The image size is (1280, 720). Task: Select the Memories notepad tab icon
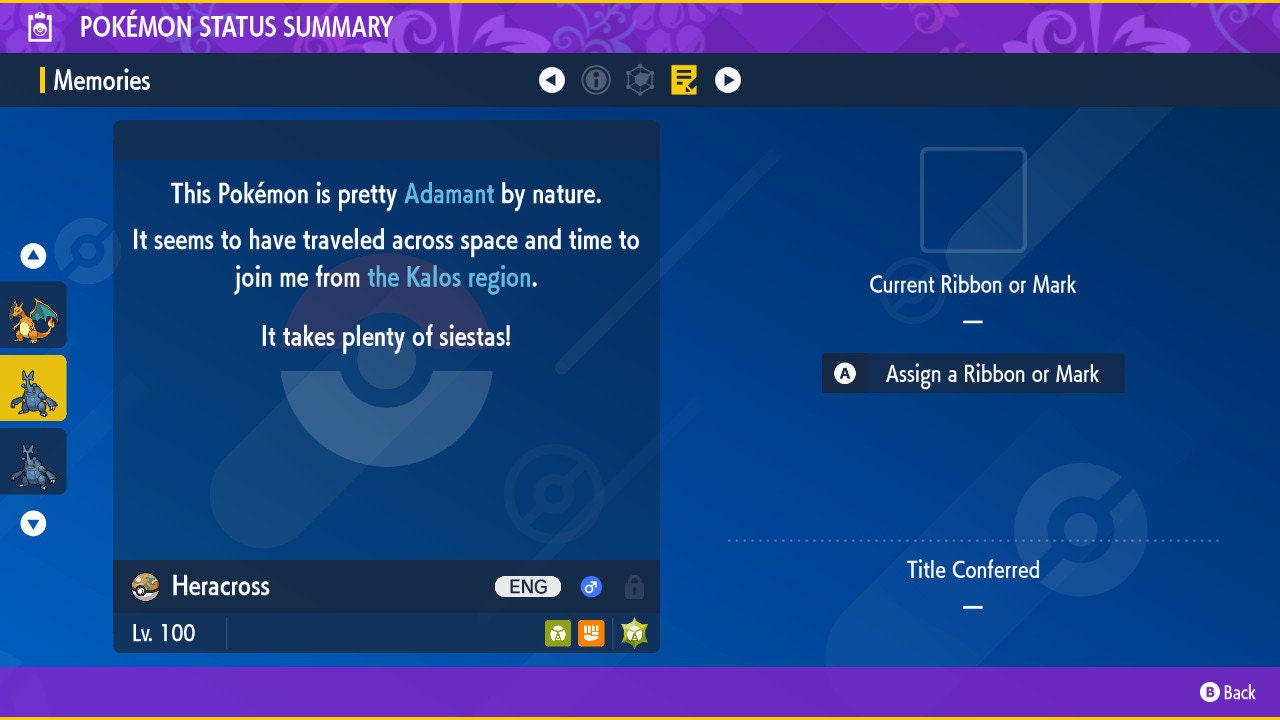pyautogui.click(x=684, y=80)
